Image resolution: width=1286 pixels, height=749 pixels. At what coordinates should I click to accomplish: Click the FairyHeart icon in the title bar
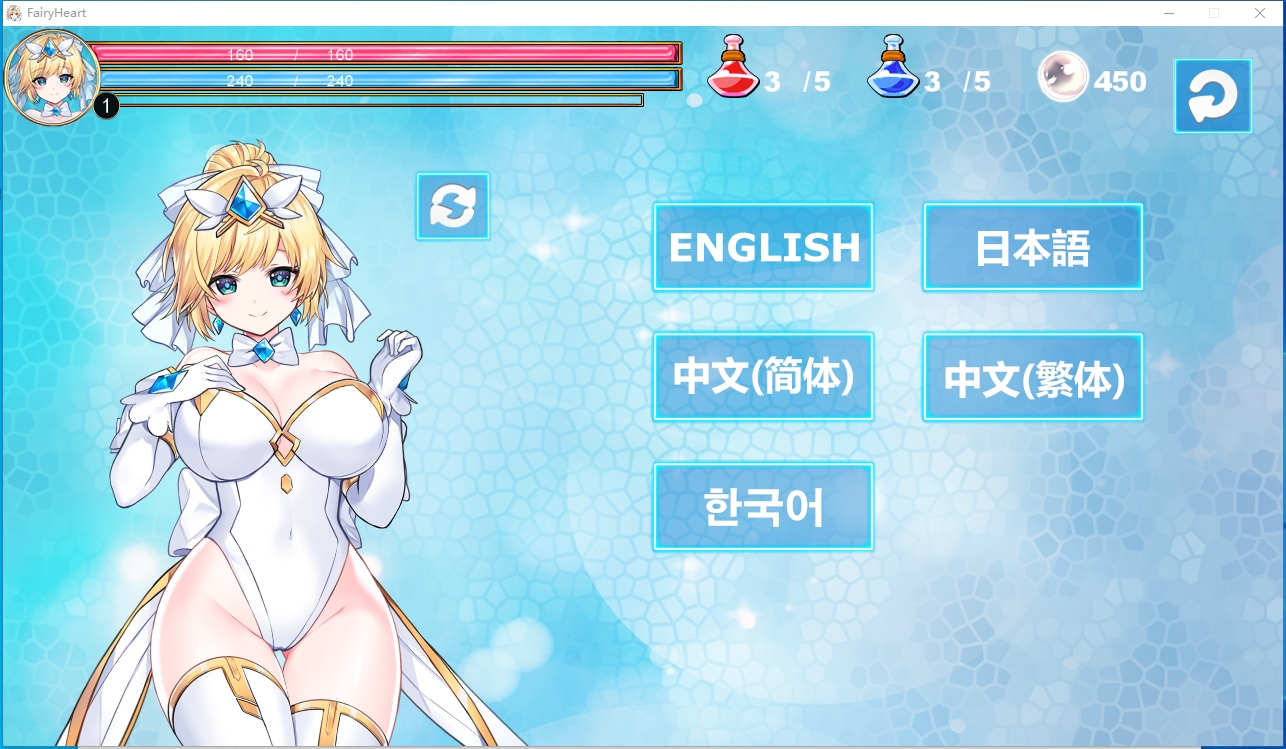pos(14,13)
